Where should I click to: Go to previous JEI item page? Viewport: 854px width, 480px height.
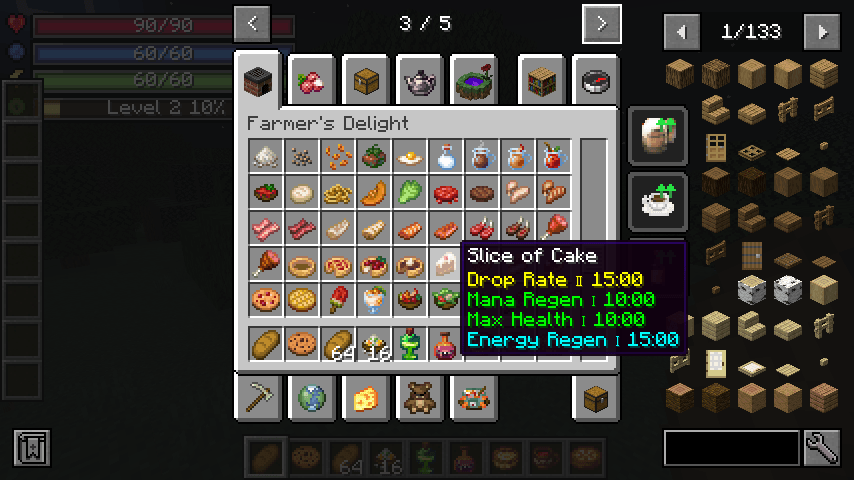tap(681, 32)
